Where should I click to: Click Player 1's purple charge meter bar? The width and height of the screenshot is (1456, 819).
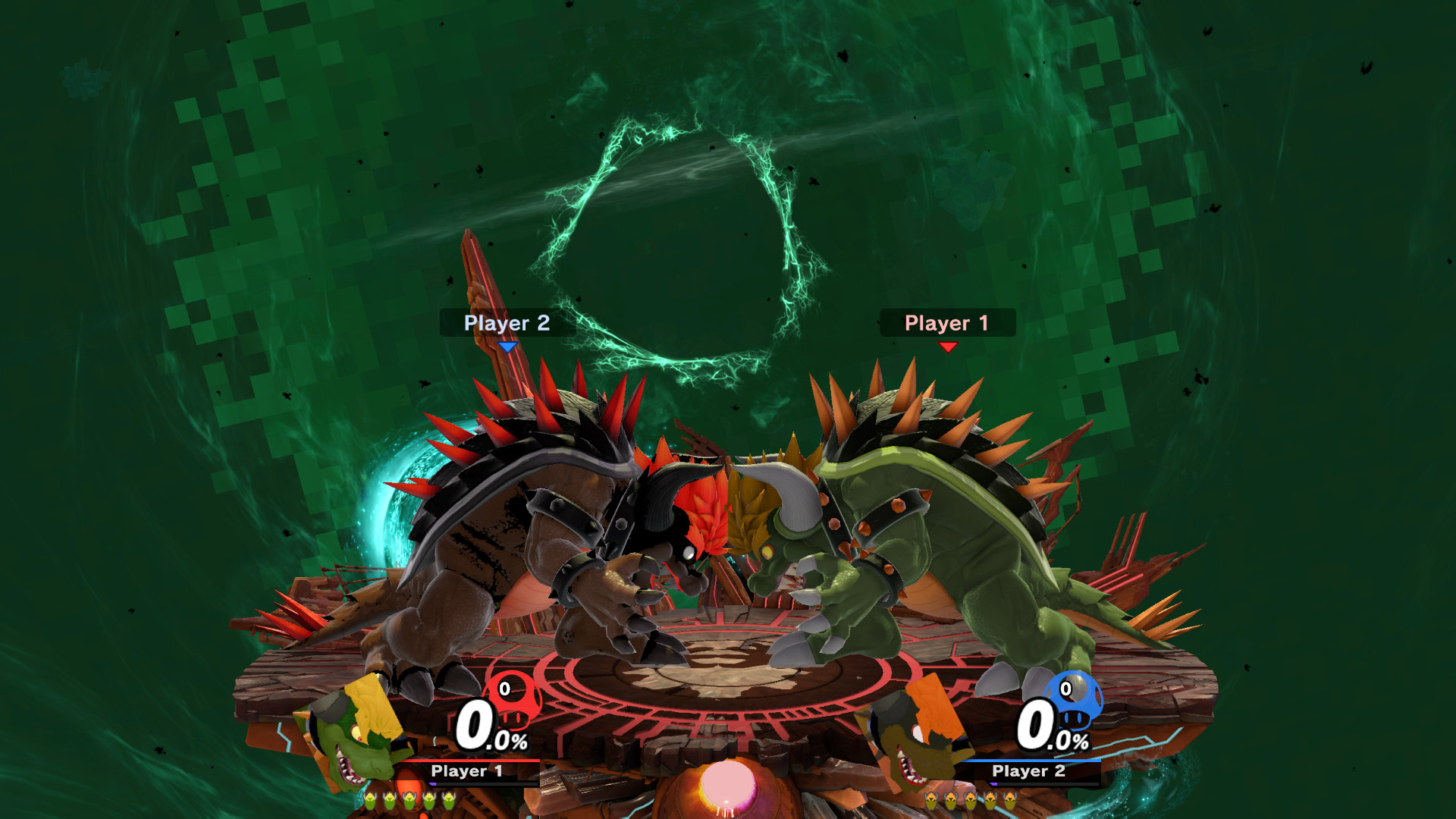(x=434, y=786)
